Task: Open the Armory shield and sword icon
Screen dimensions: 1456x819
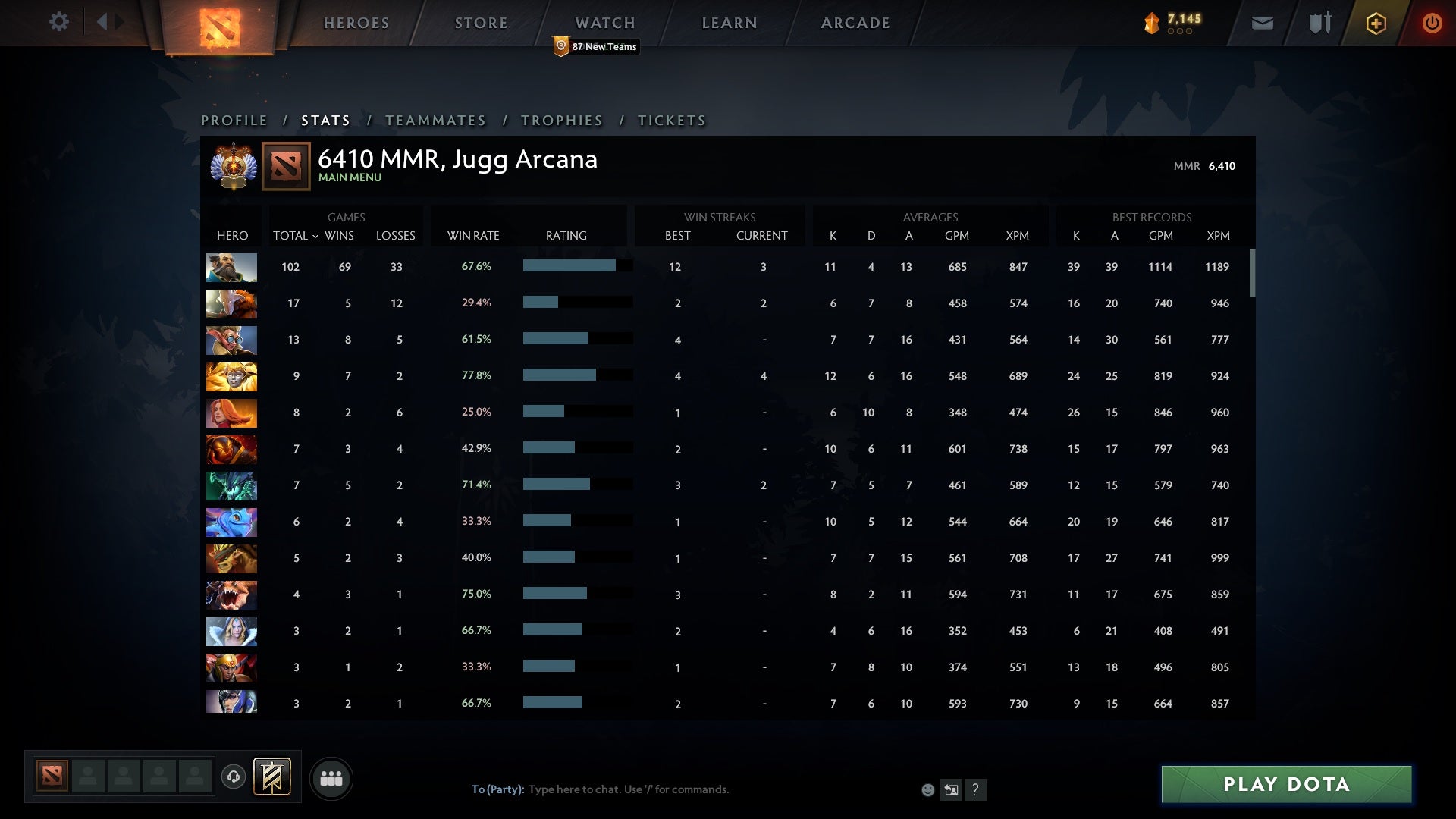Action: point(1319,23)
